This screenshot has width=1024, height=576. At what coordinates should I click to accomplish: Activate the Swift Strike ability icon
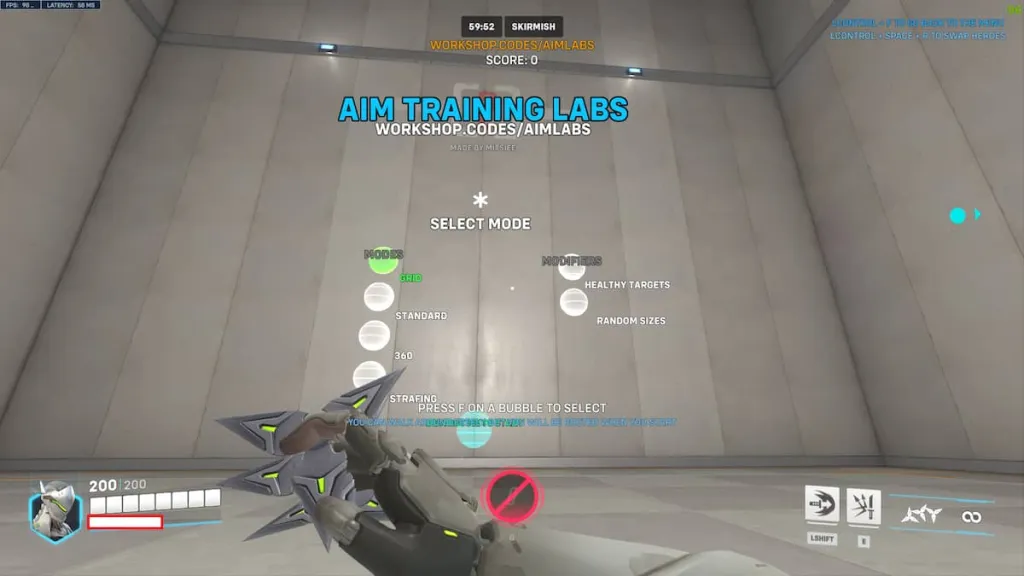click(822, 505)
